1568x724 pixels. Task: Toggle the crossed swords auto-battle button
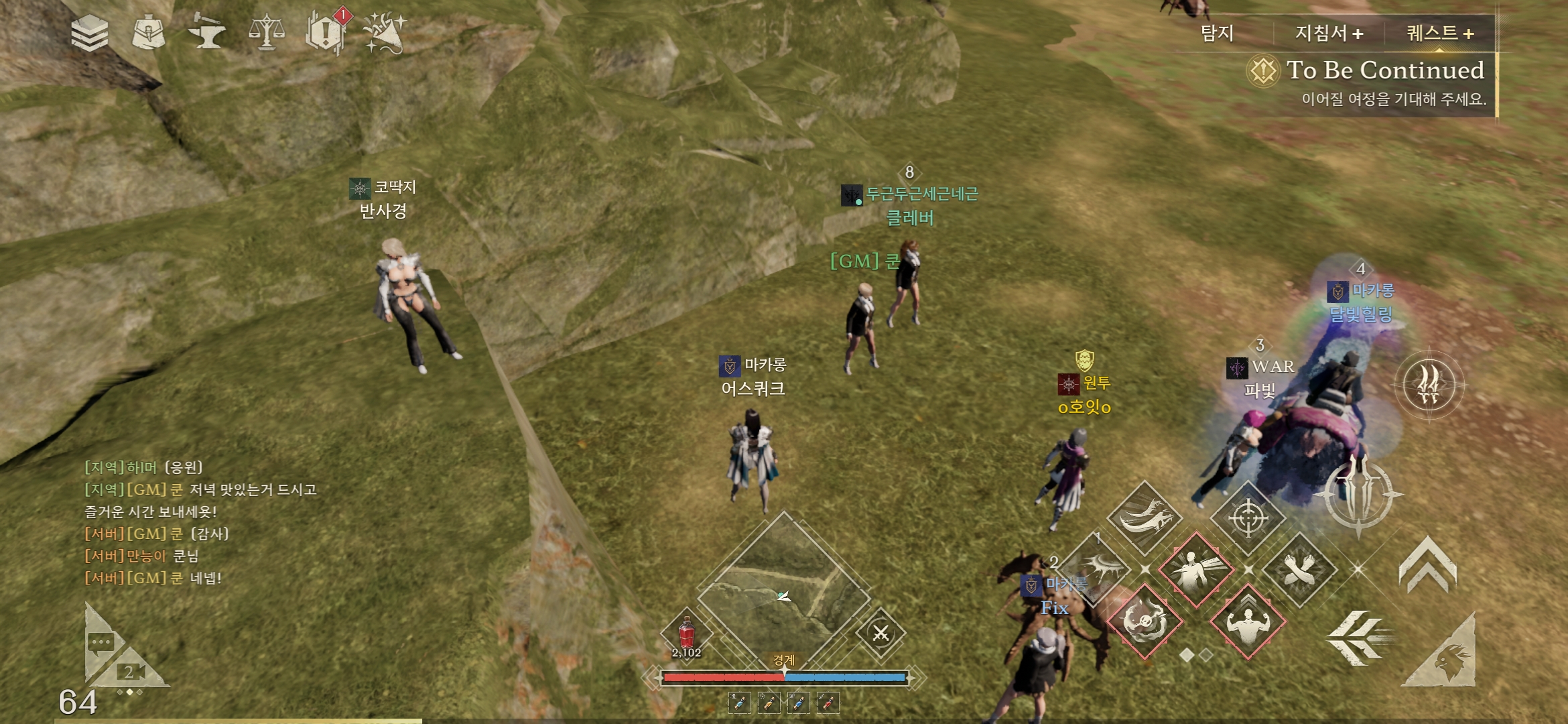tap(880, 633)
